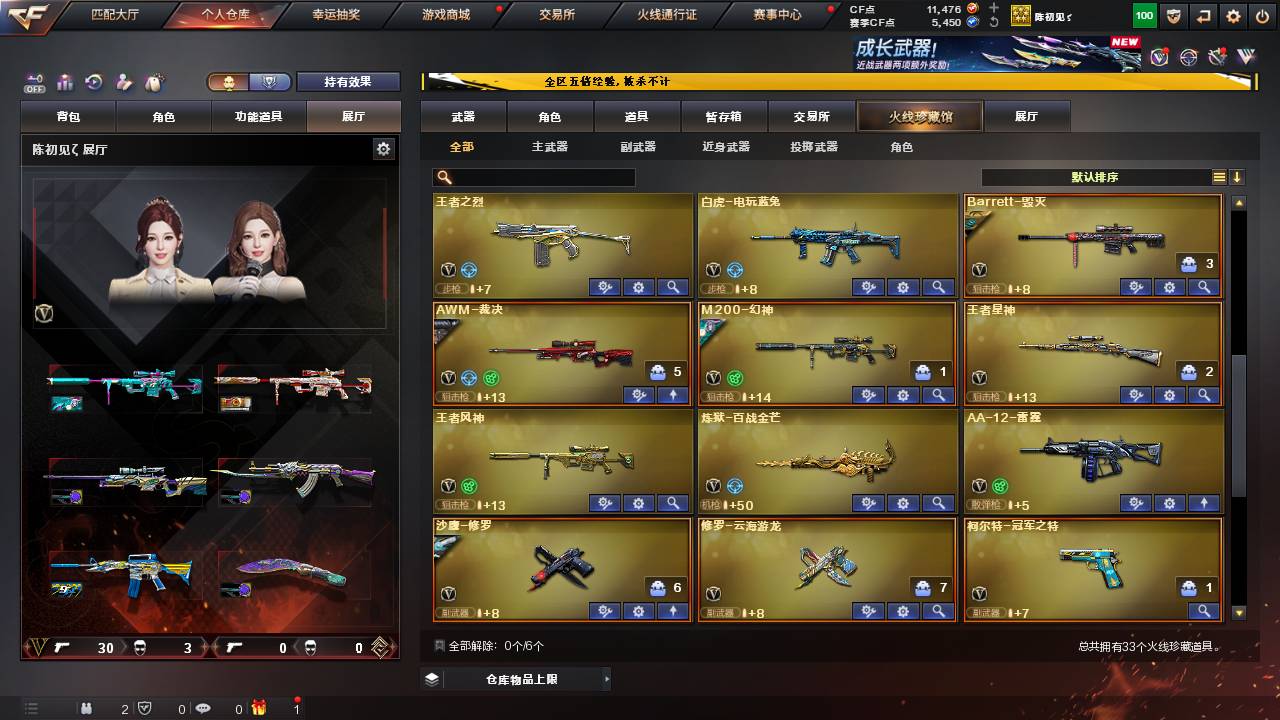This screenshot has width=1280, height=720.
Task: Open the CF点 recharge dropdown arrow
Action: [x=993, y=9]
